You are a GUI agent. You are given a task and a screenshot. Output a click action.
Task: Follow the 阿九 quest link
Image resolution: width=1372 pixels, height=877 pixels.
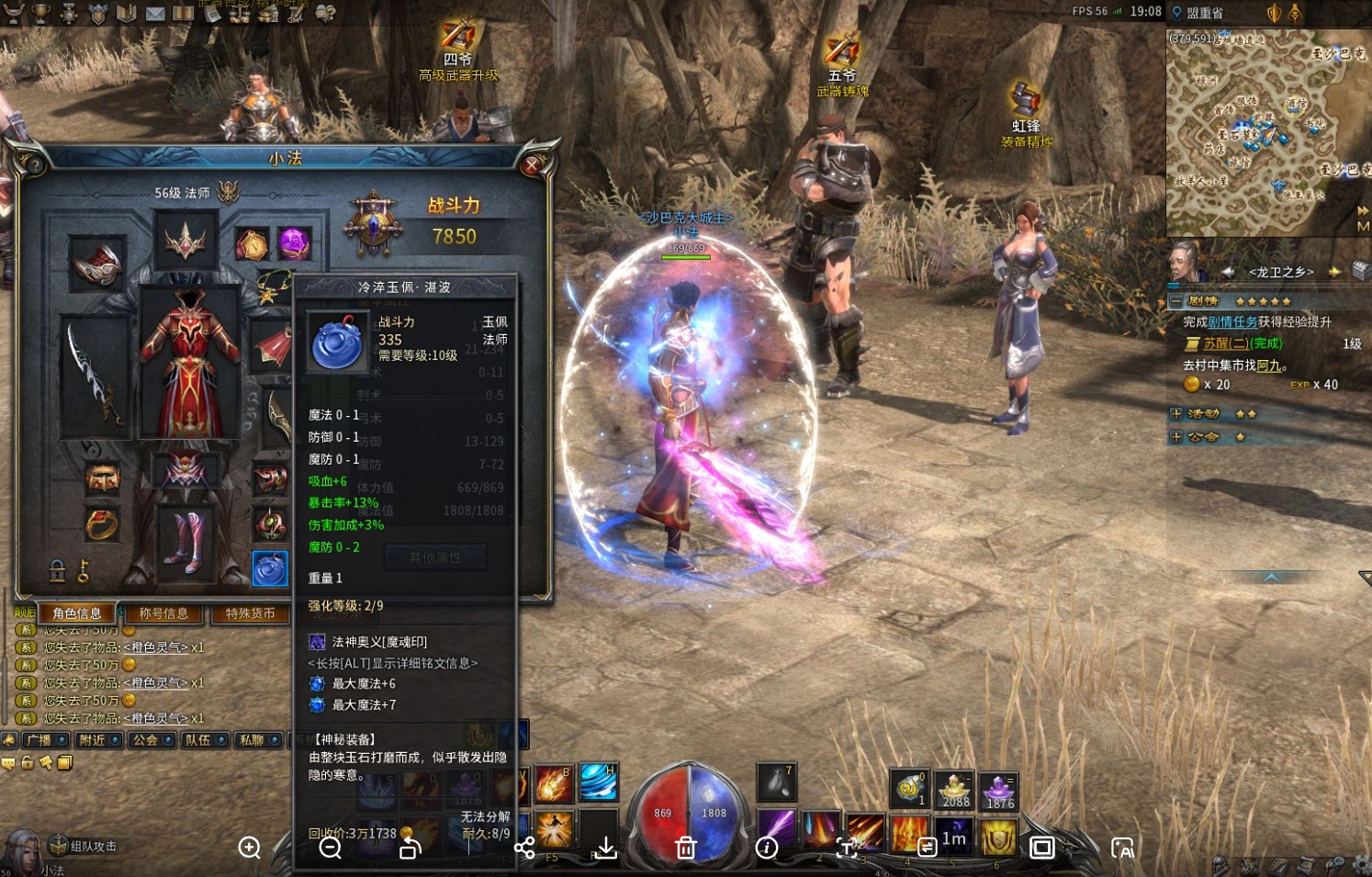point(1268,365)
